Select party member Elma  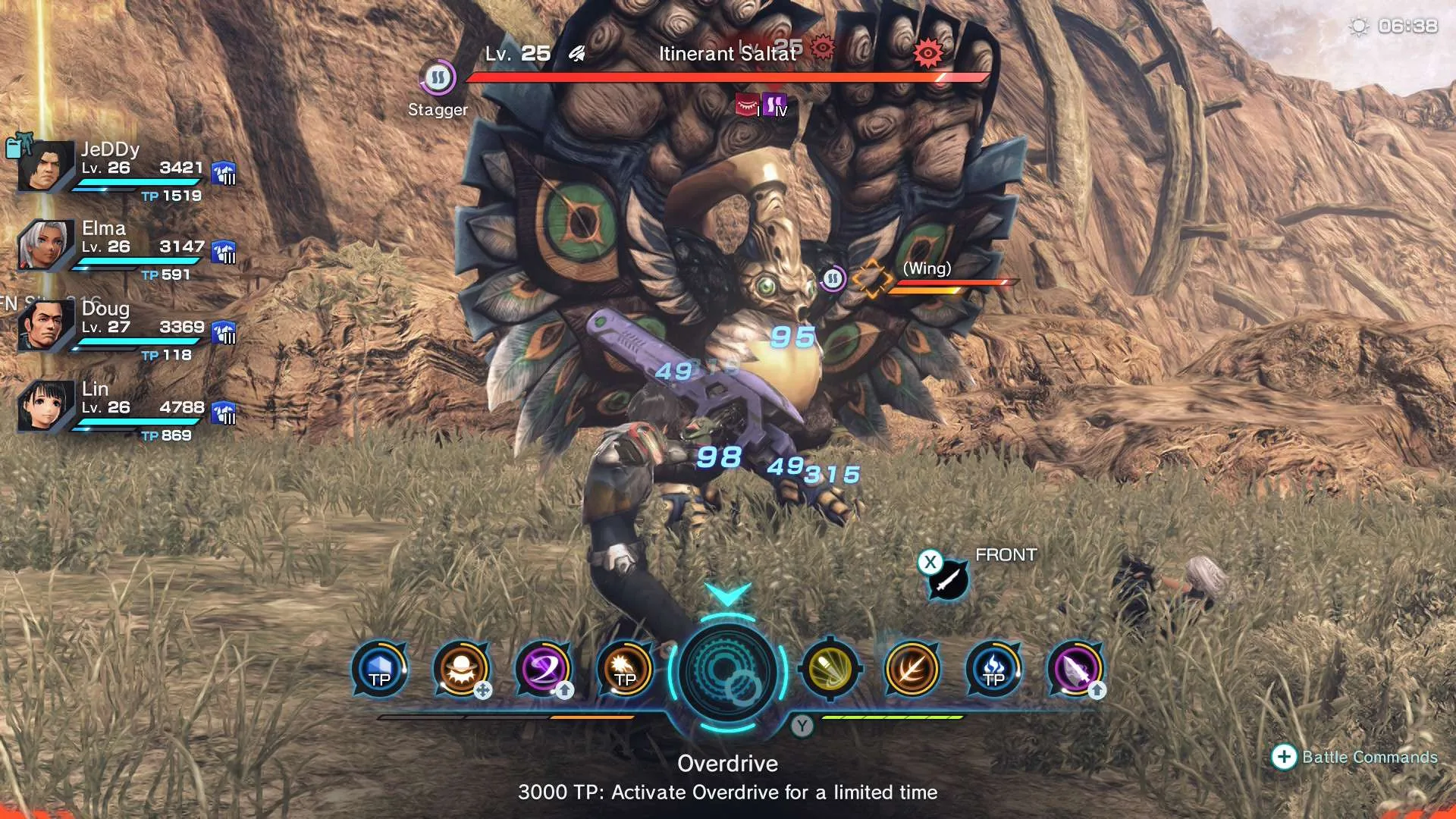[x=44, y=246]
